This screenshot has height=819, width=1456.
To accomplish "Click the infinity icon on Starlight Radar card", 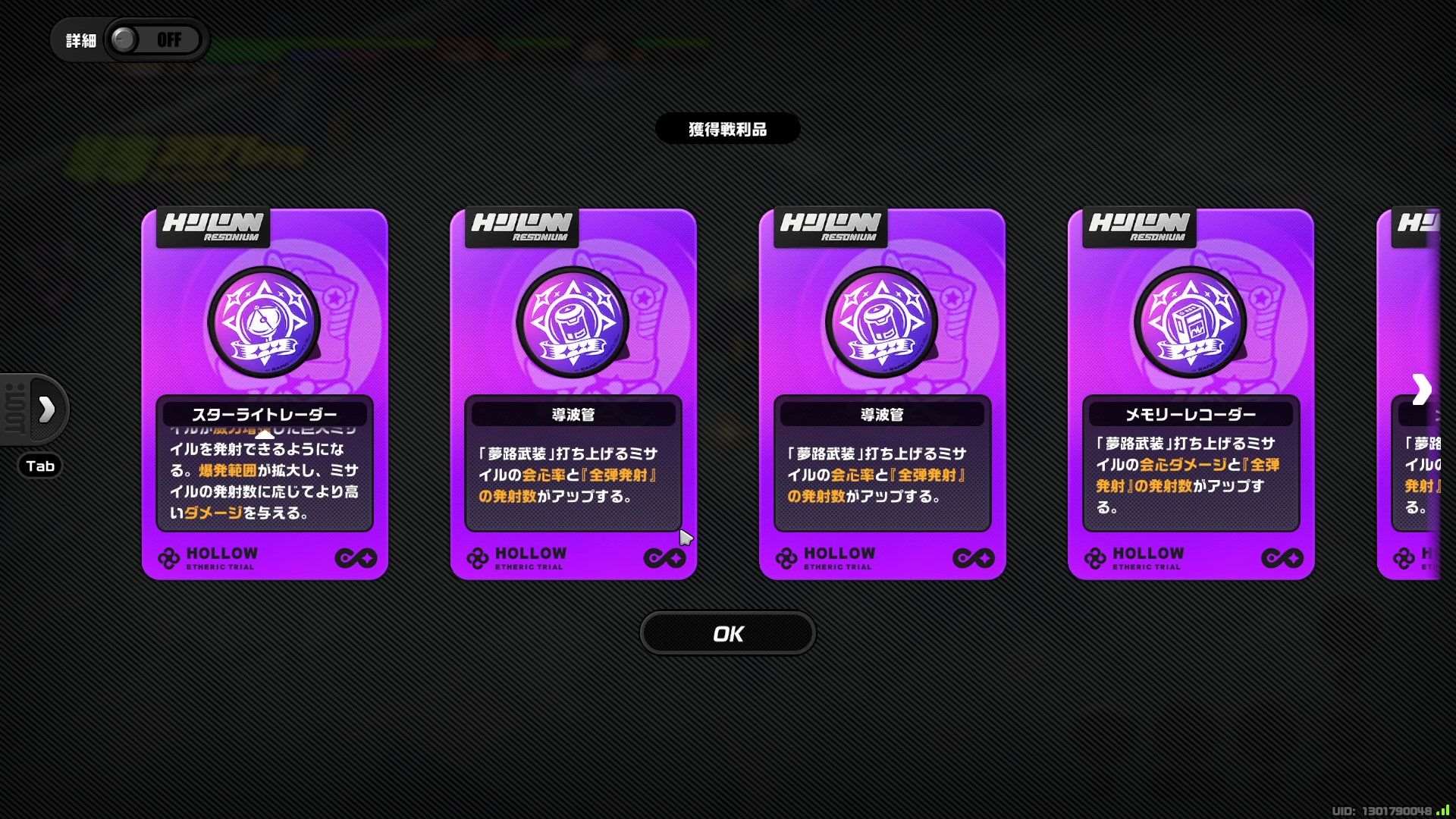I will [x=358, y=558].
